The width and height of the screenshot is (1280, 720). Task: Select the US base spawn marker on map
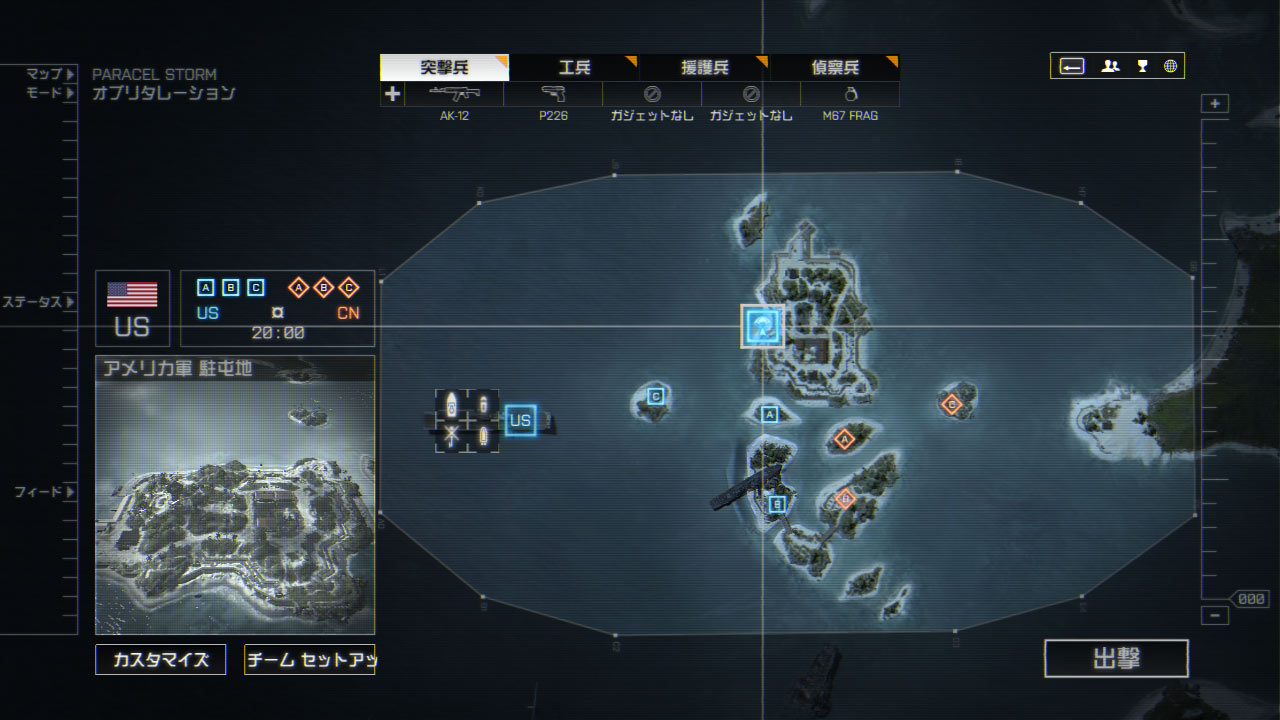(x=520, y=421)
